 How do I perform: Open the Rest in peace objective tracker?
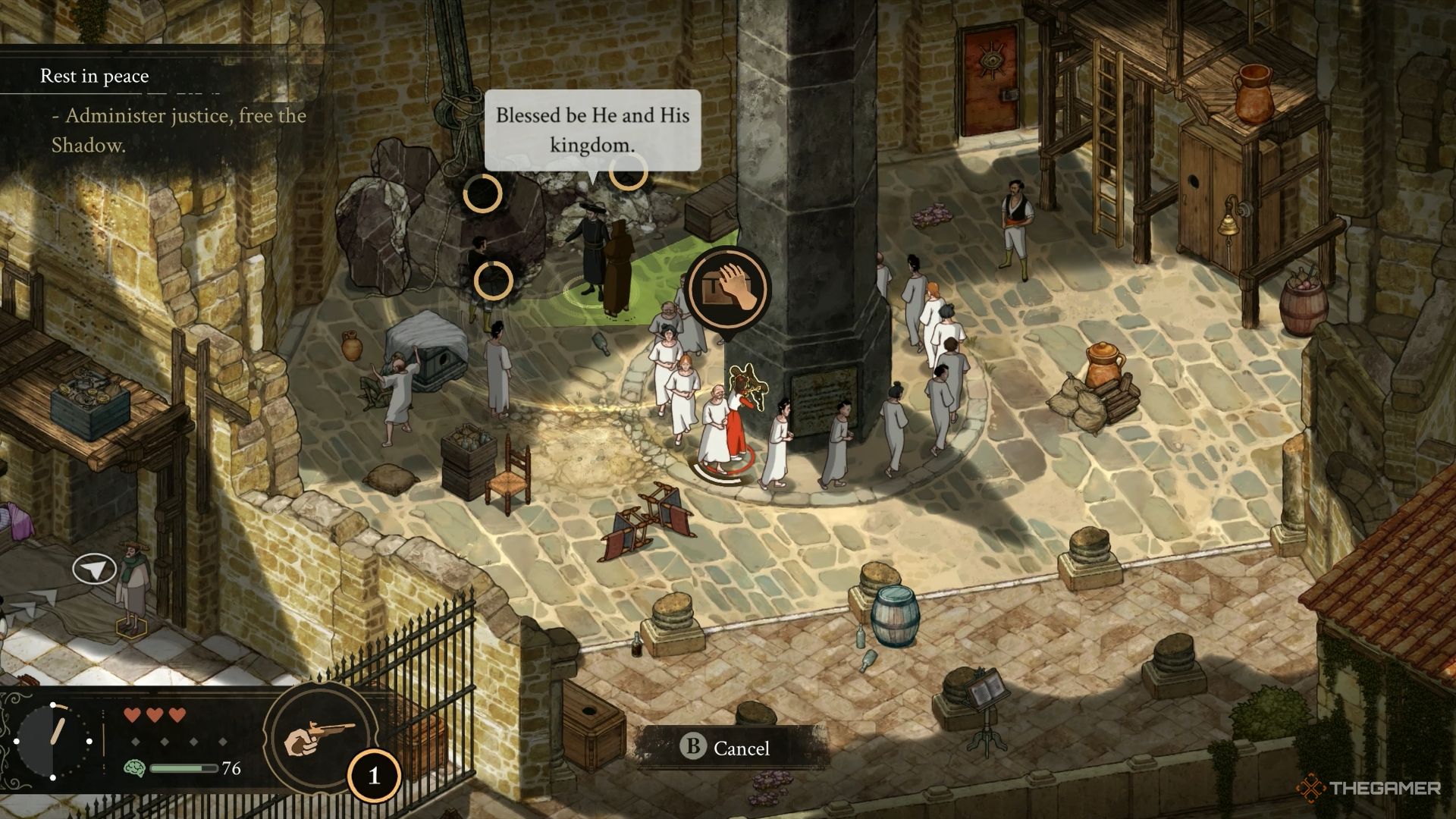(95, 76)
